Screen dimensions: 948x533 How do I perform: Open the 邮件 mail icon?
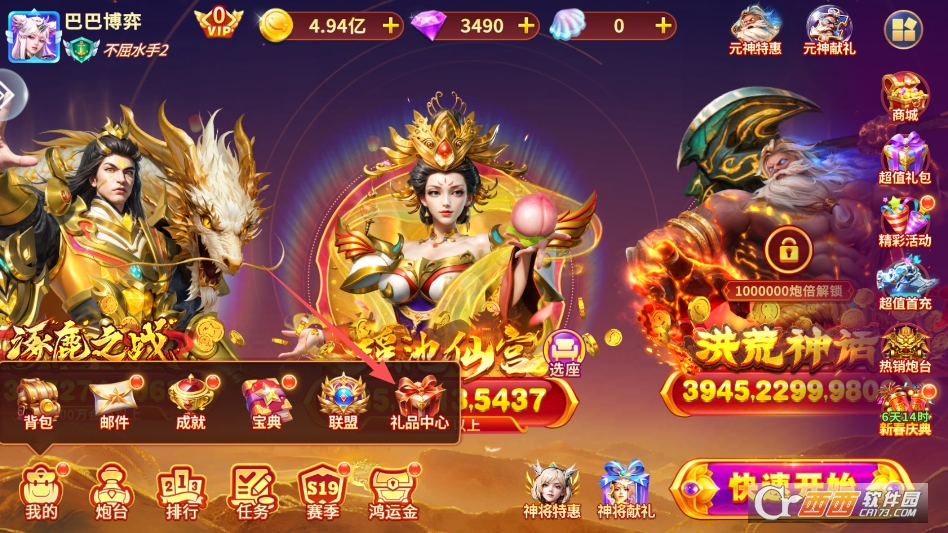(114, 402)
